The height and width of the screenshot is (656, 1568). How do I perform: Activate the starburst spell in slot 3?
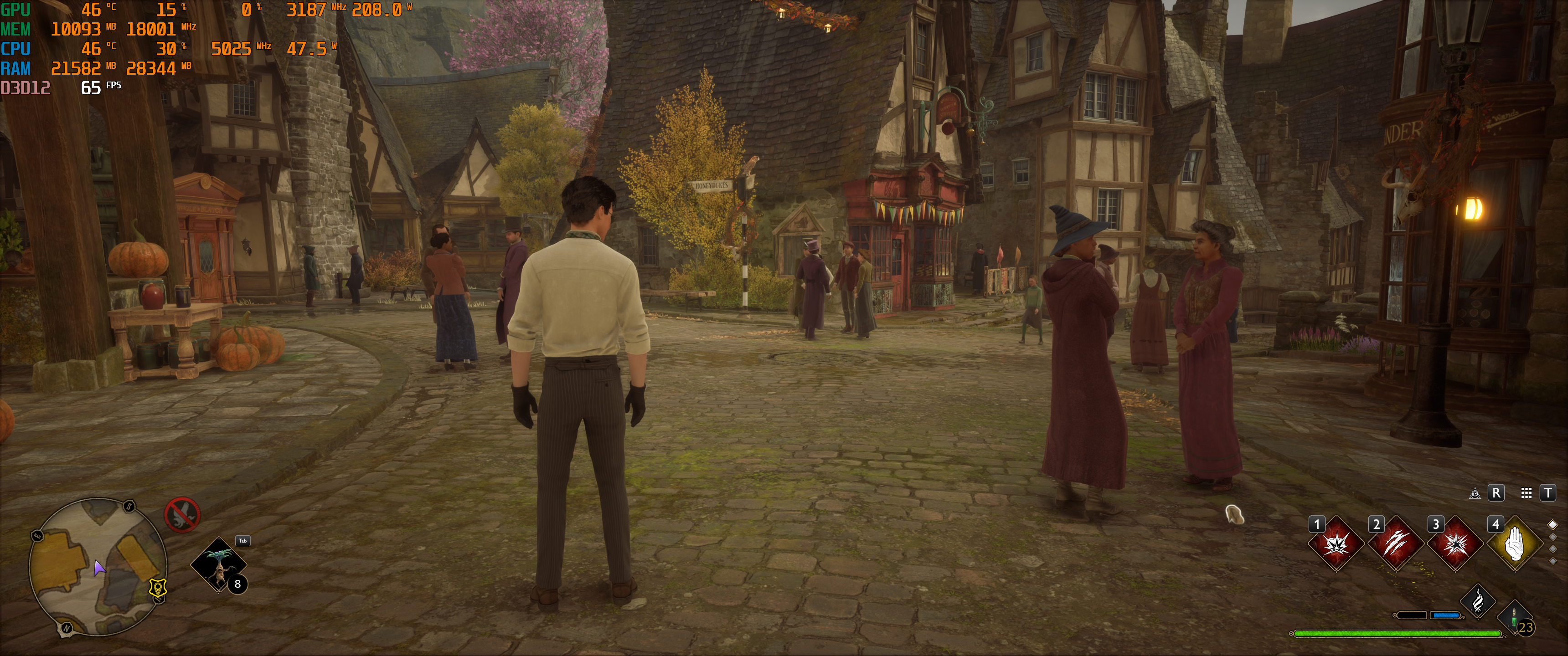tap(1455, 543)
